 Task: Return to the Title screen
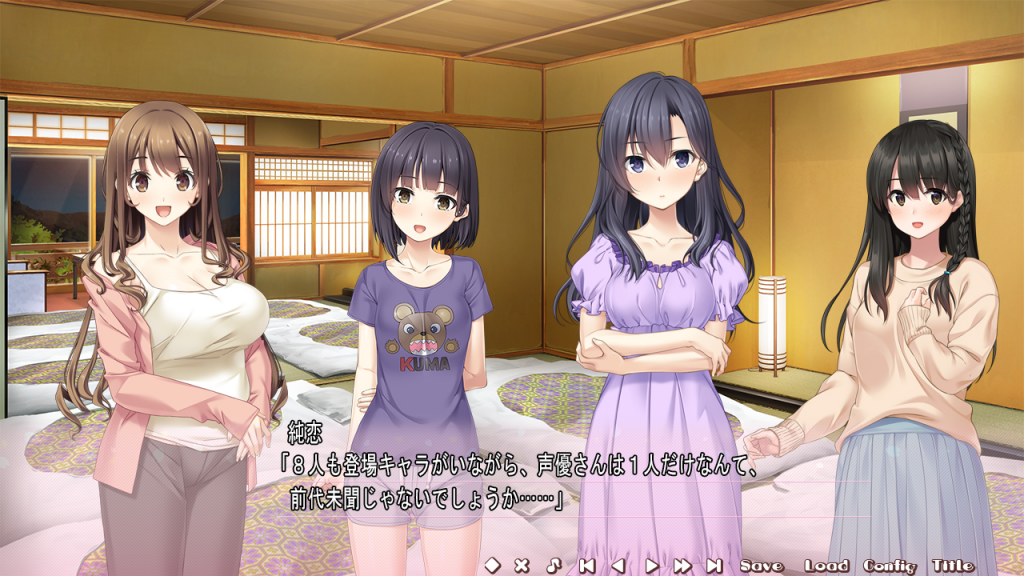click(953, 565)
